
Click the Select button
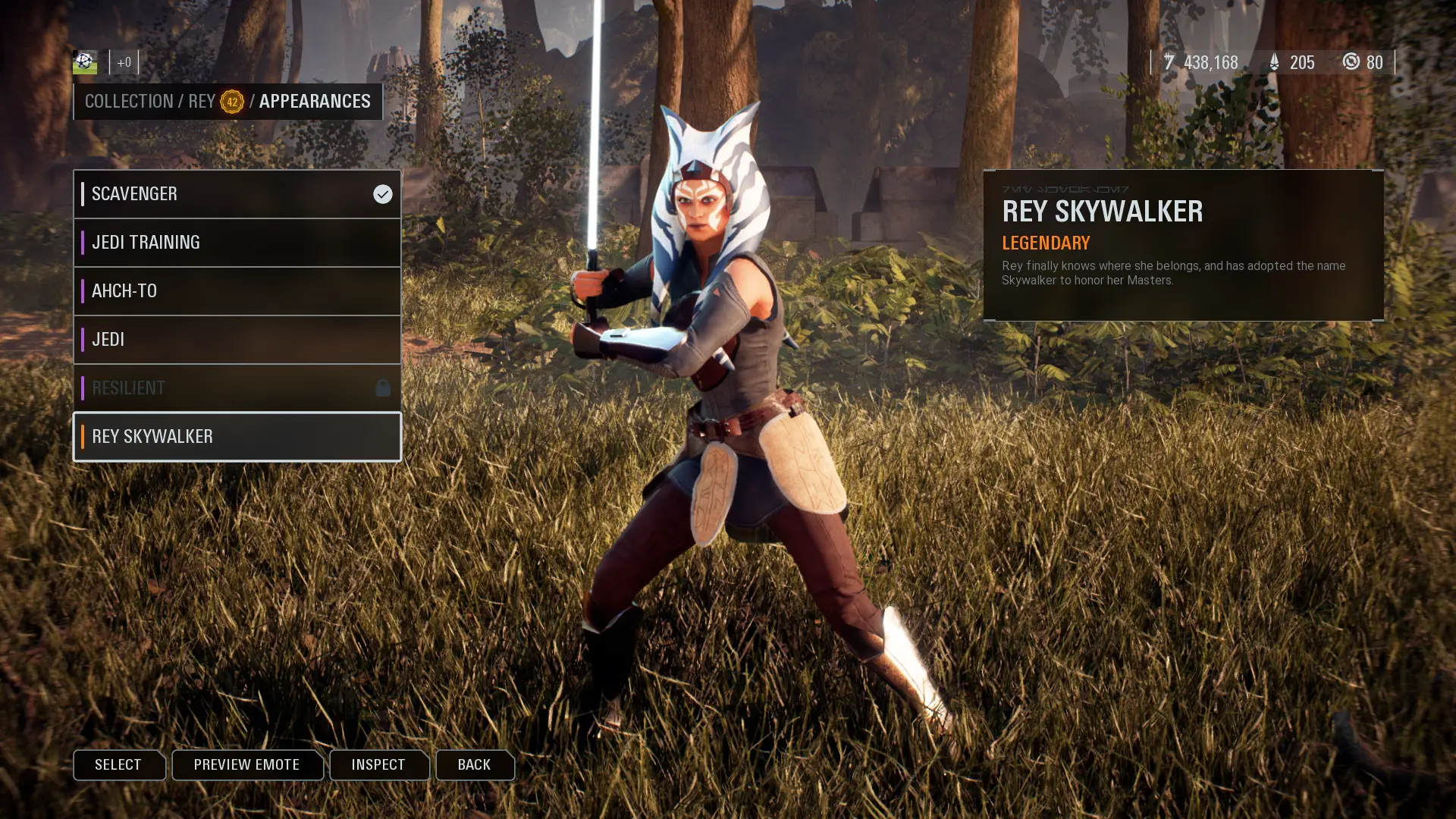(x=118, y=764)
